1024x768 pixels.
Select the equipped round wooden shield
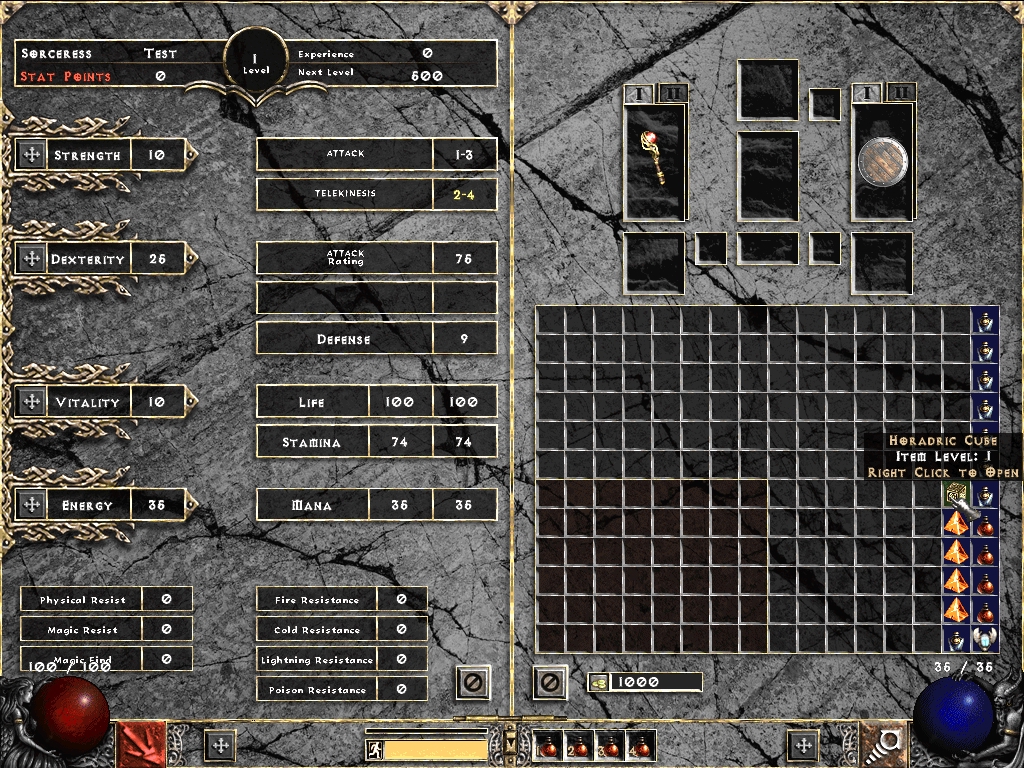coord(882,161)
